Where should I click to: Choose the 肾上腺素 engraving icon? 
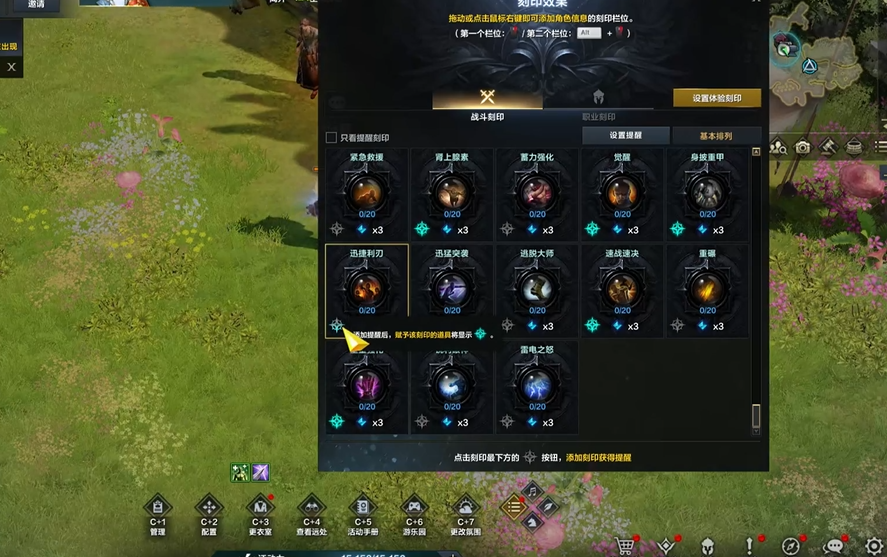452,193
